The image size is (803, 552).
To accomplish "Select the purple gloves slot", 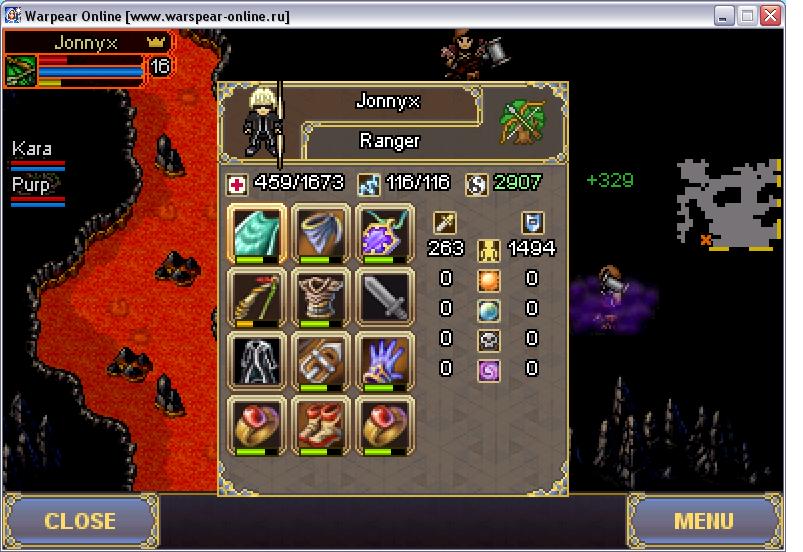I will click(384, 360).
